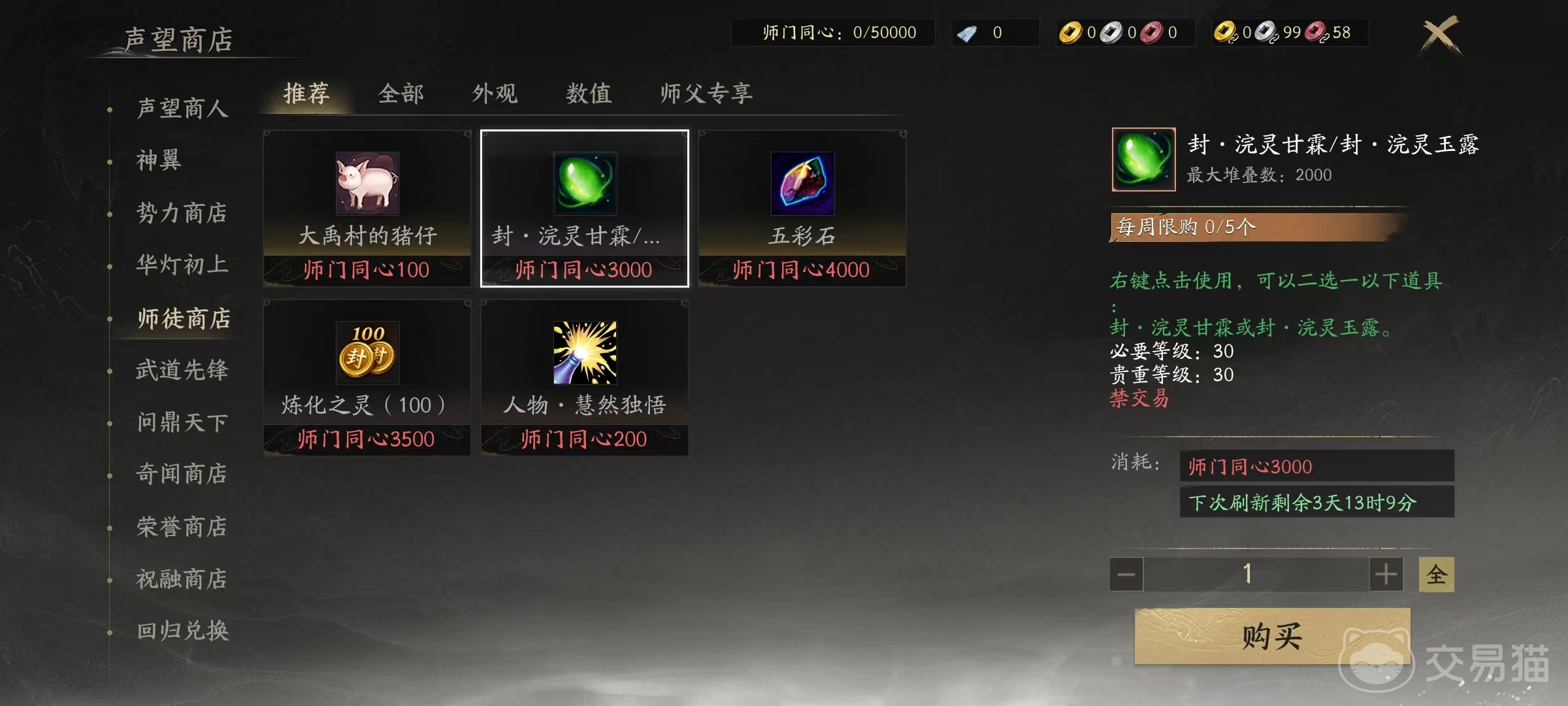Image resolution: width=1568 pixels, height=706 pixels.
Task: Click the 师门同心 currency counter at top
Action: [x=834, y=33]
